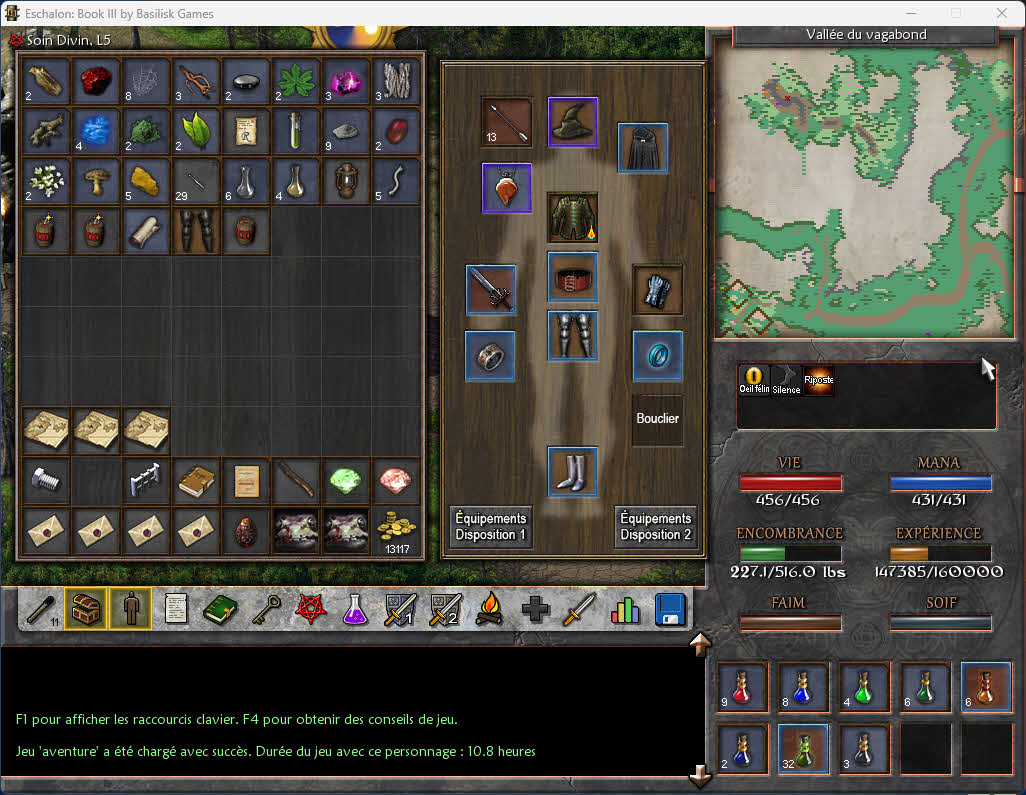The height and width of the screenshot is (795, 1026).
Task: Open the green spellbook journal icon
Action: click(220, 609)
